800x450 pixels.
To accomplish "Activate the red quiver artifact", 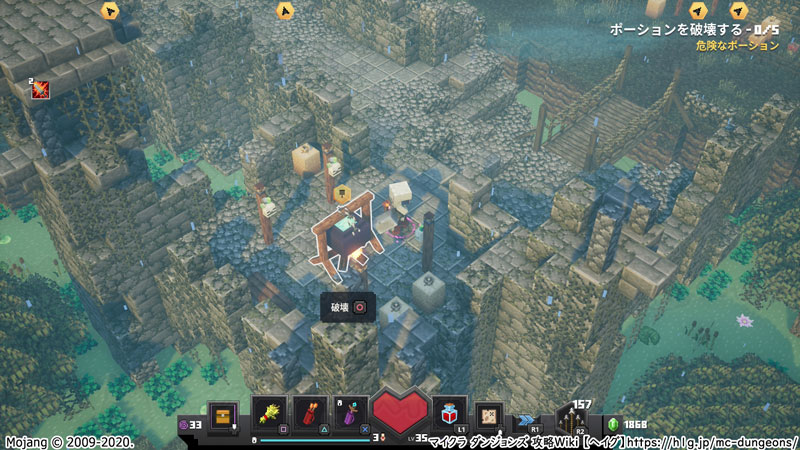I will tap(309, 414).
